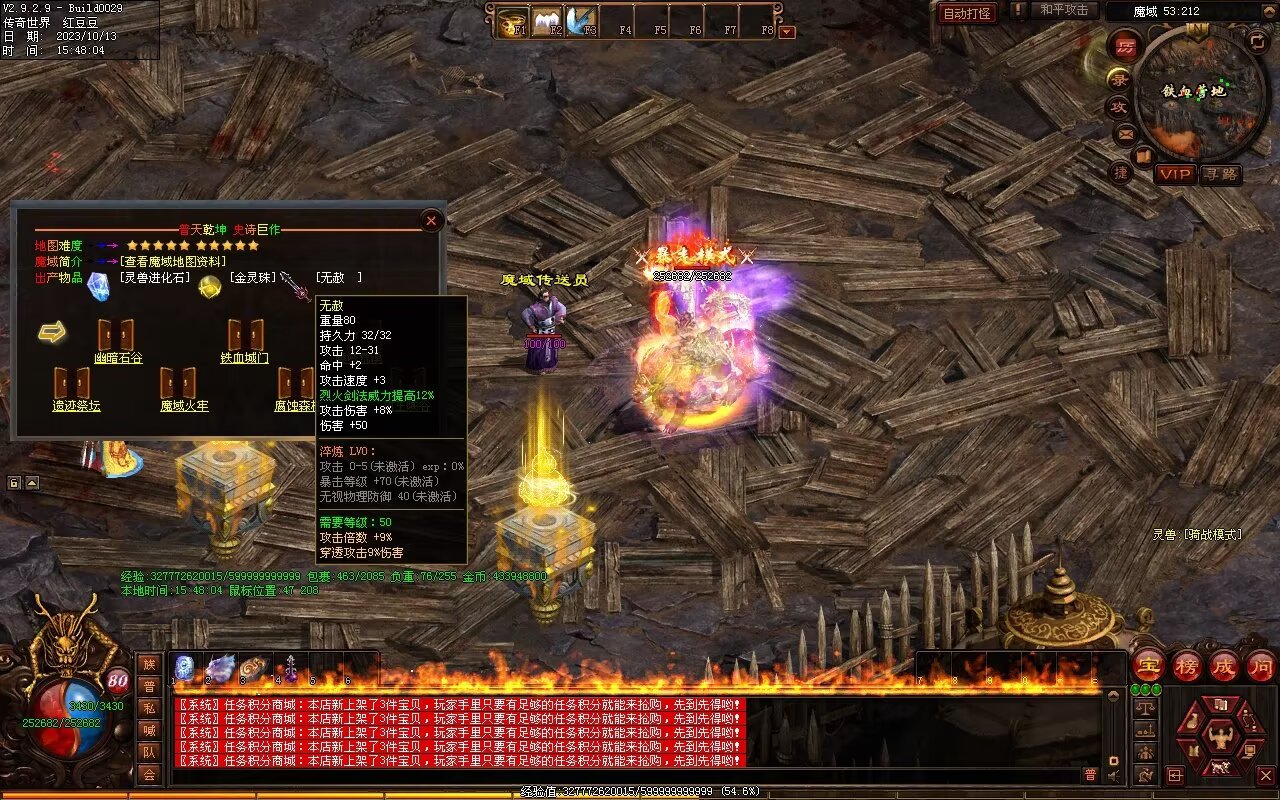Viewport: 1280px width, 800px height.
Task: Open the mail envelope icon
Action: coord(1125,132)
